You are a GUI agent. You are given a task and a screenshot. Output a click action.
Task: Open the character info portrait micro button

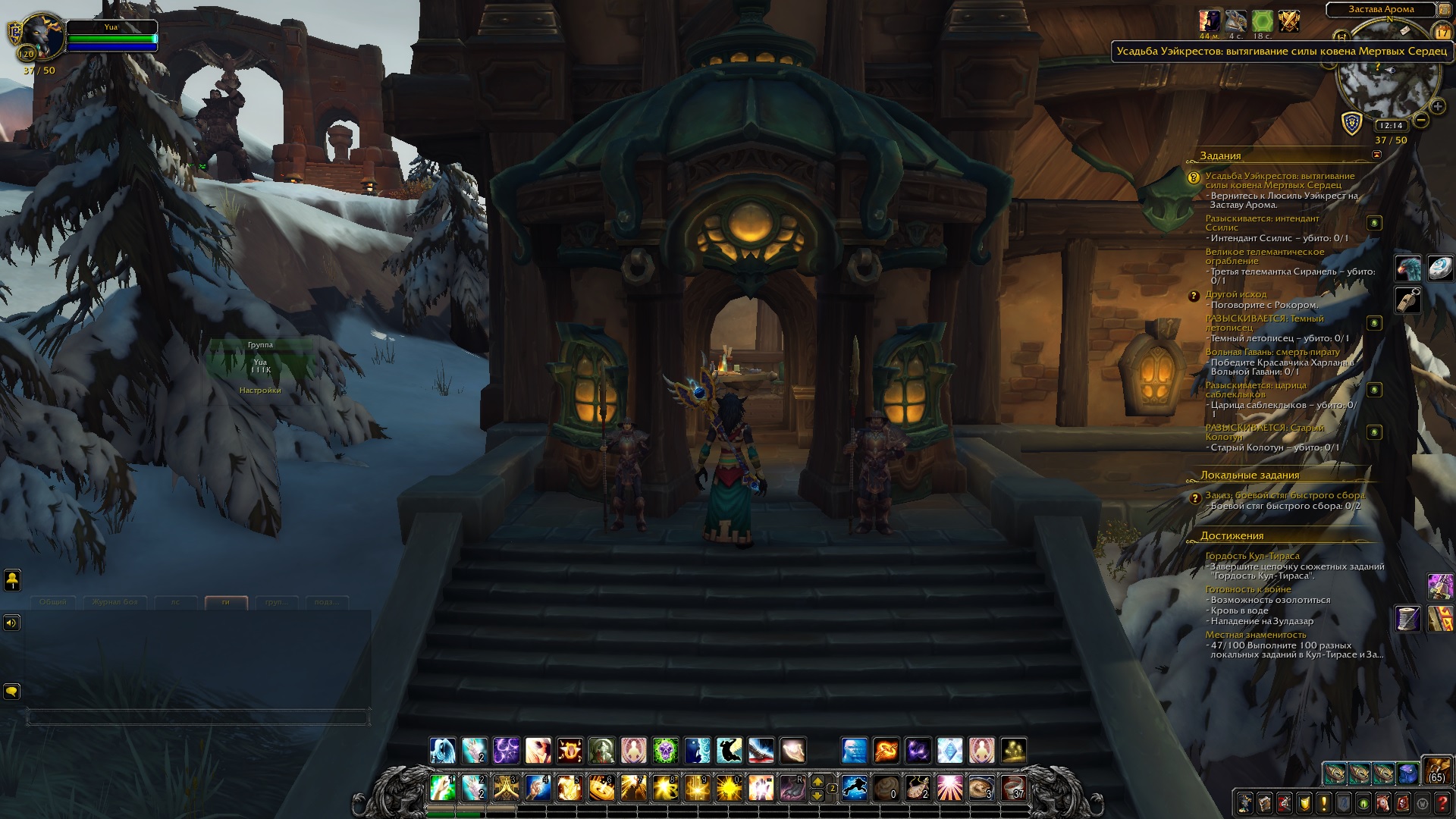pyautogui.click(x=1245, y=802)
